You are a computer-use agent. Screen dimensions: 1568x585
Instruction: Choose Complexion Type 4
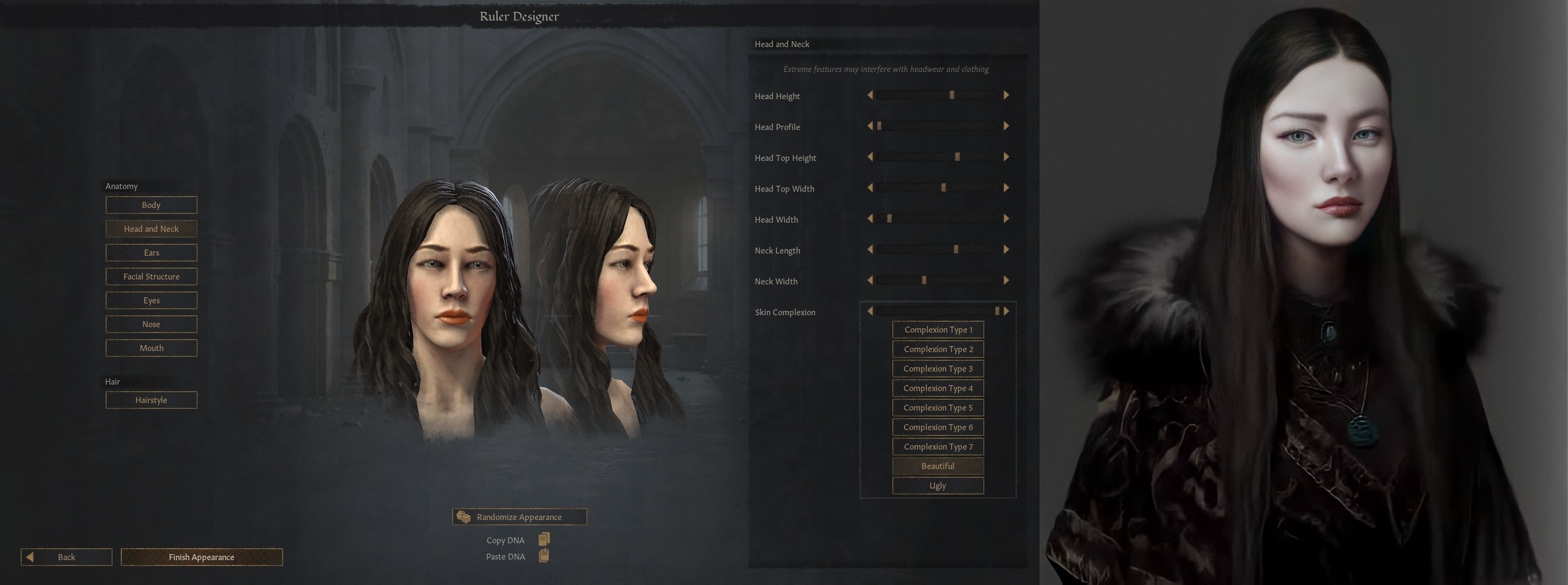click(938, 388)
